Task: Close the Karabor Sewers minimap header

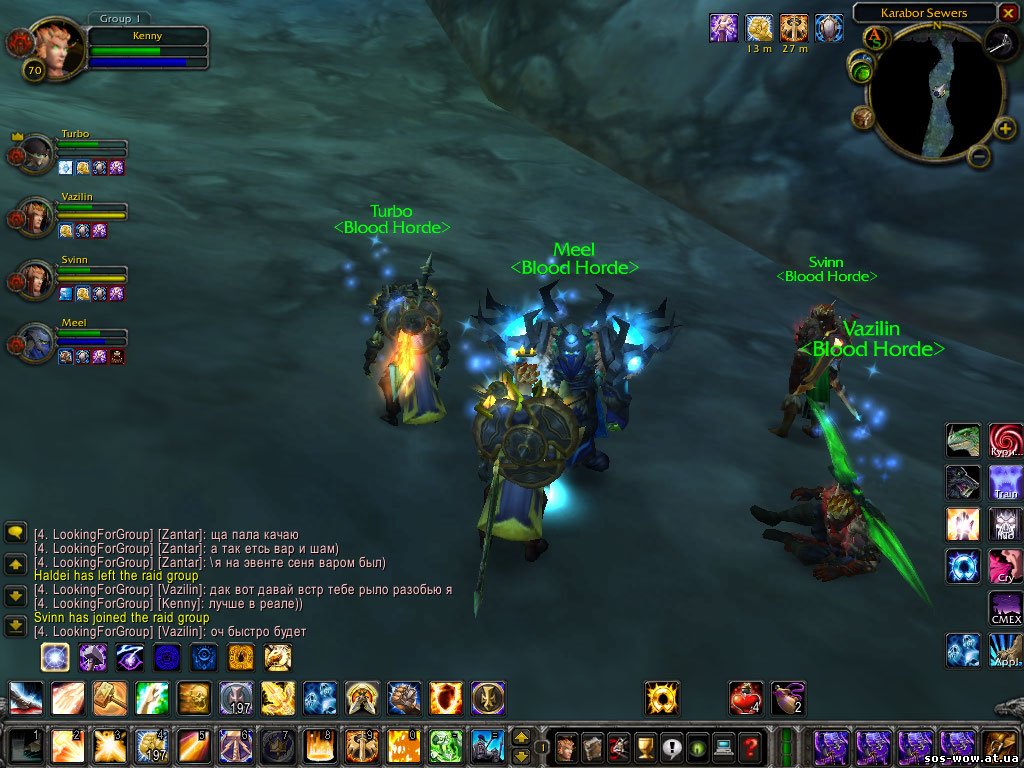Action: 1008,14
